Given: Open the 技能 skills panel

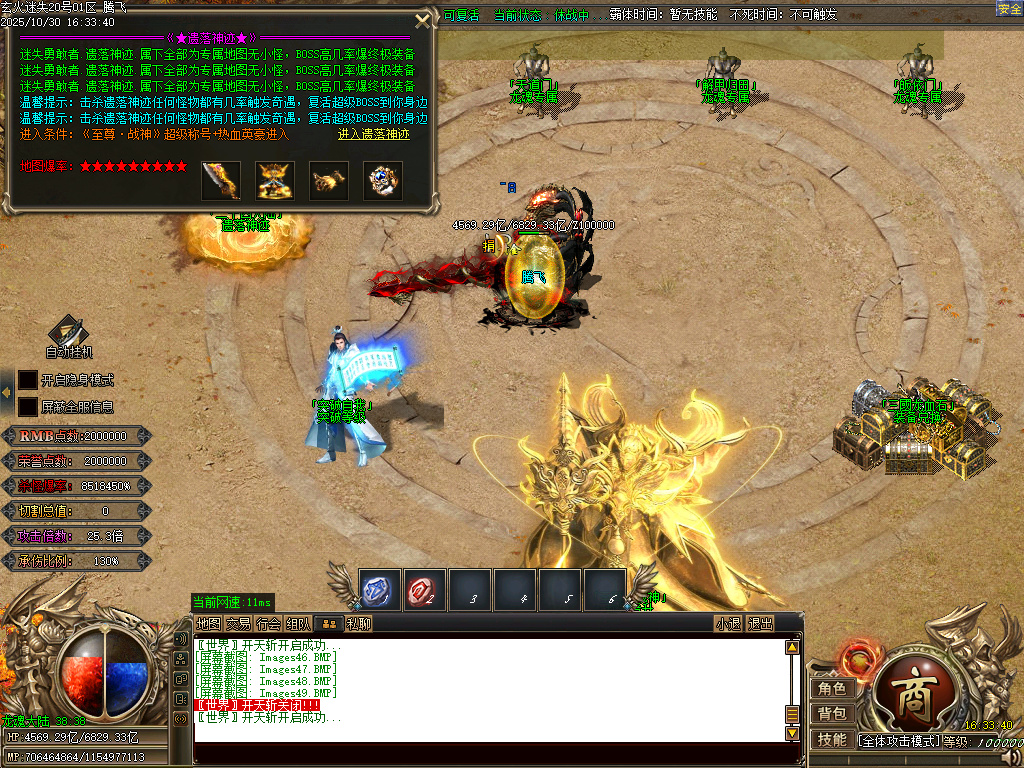Looking at the screenshot, I should click(832, 740).
